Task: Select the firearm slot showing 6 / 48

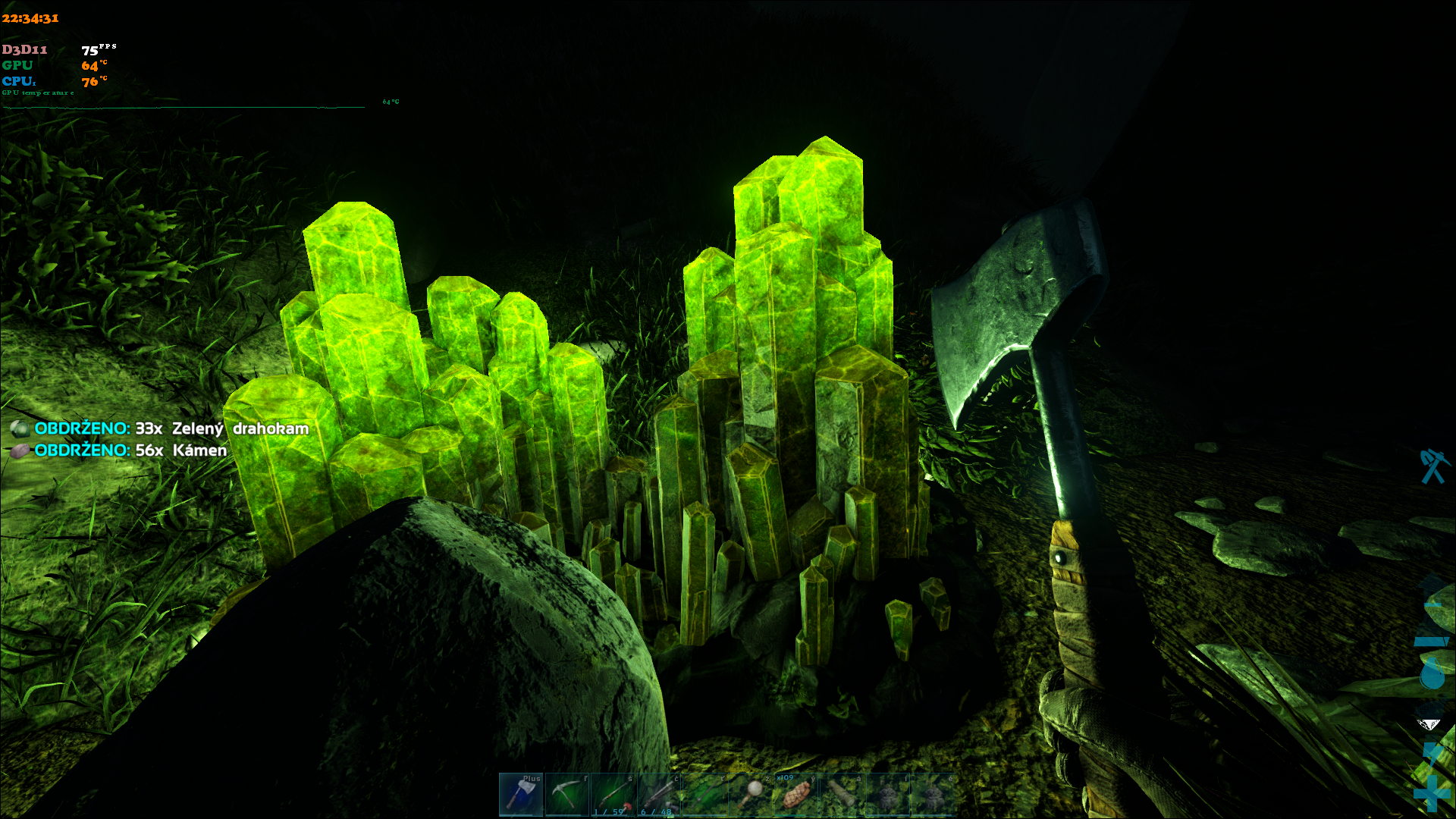Action: 658,794
